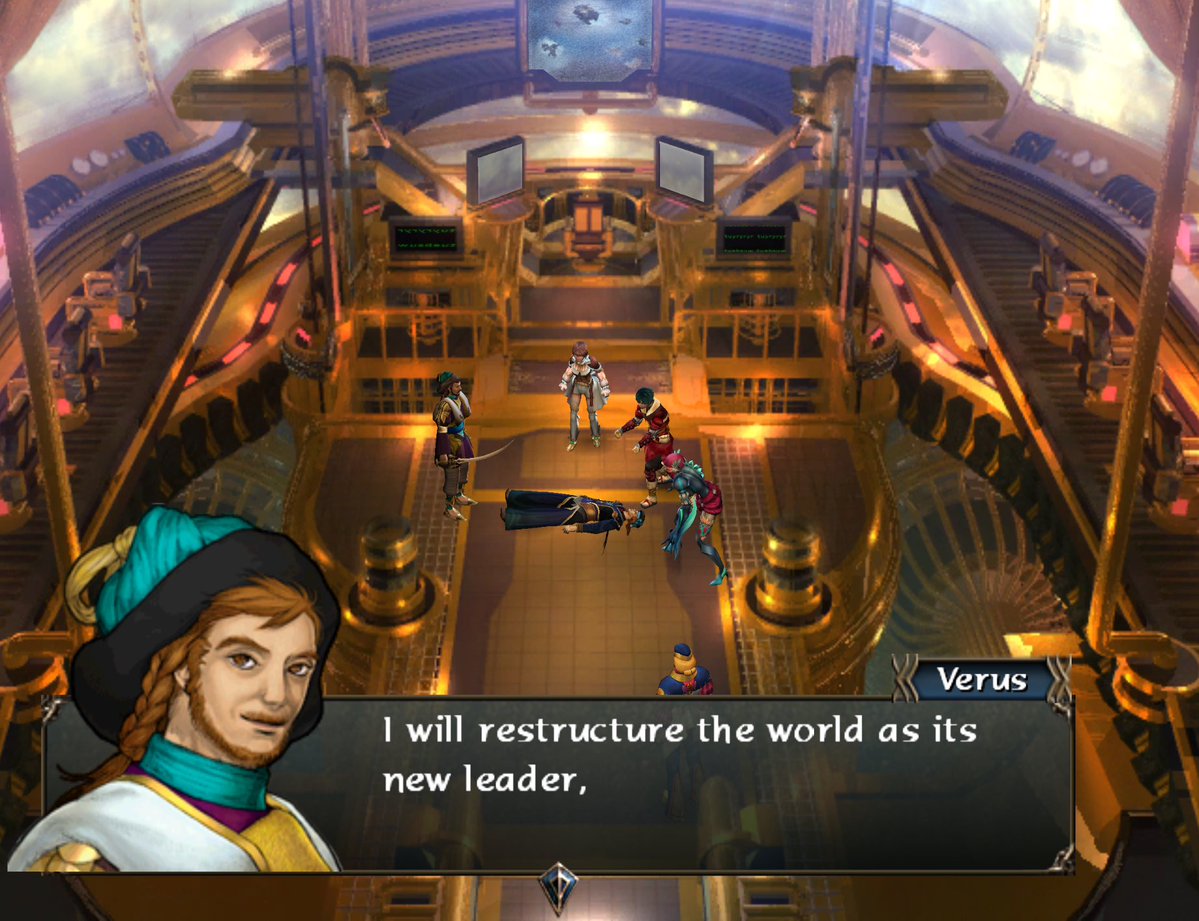This screenshot has width=1199, height=921.
Task: Click the diamond continue arrow below the dialogue
Action: (x=556, y=884)
